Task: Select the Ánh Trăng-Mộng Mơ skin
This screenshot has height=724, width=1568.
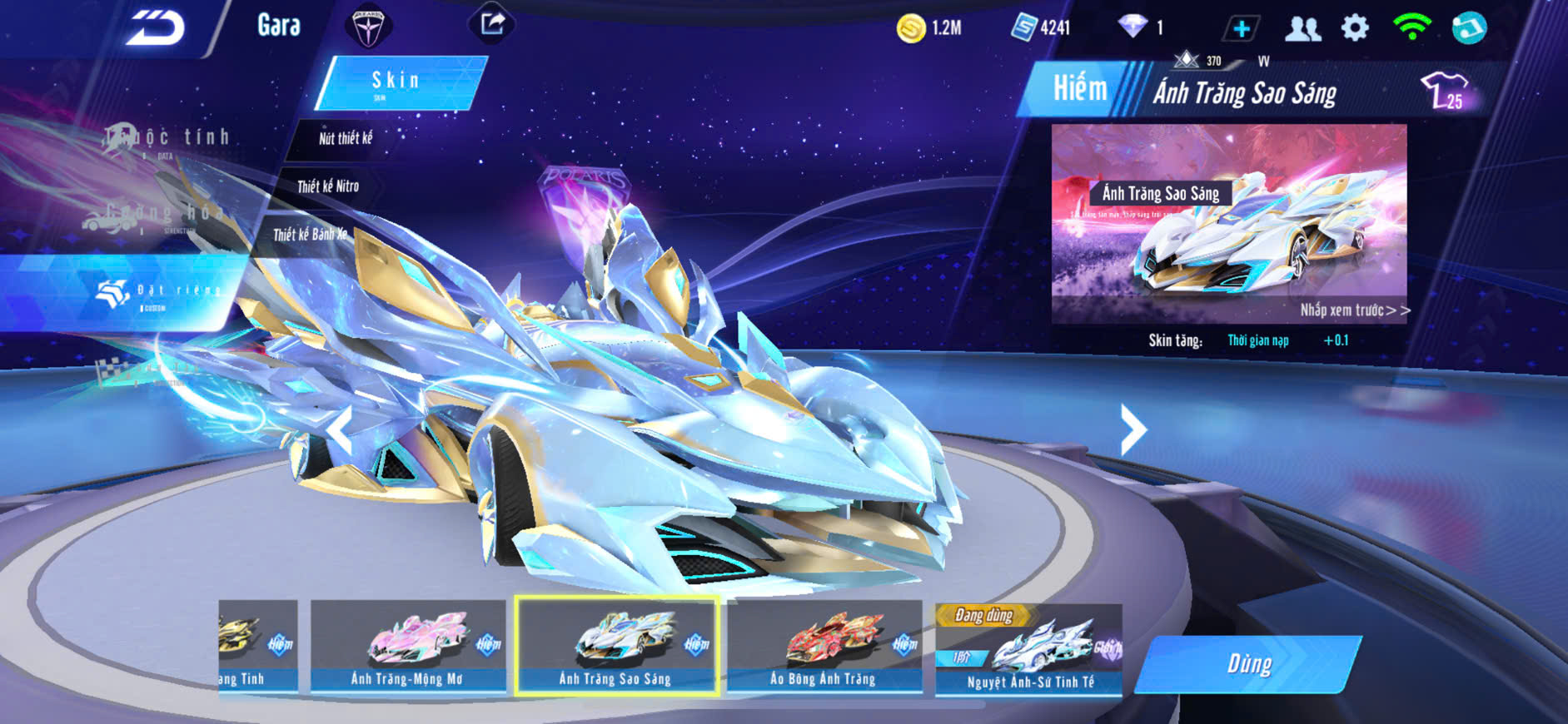Action: (407, 647)
